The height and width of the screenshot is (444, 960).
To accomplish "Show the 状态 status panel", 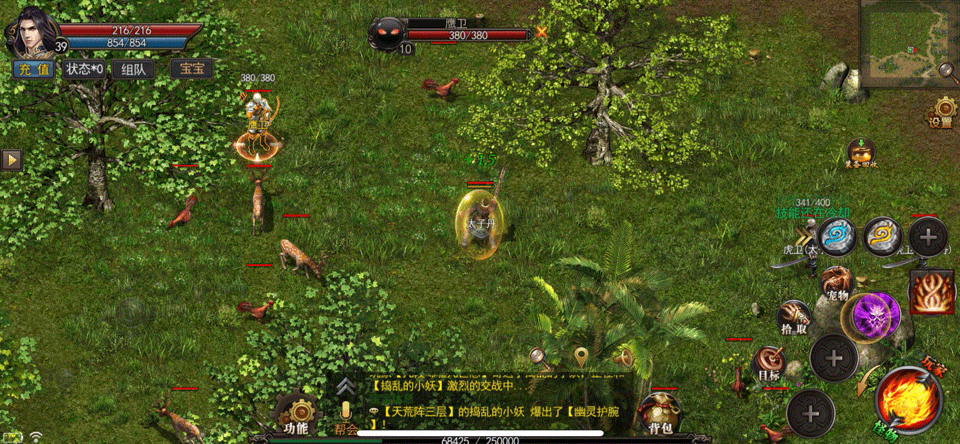I will [85, 69].
